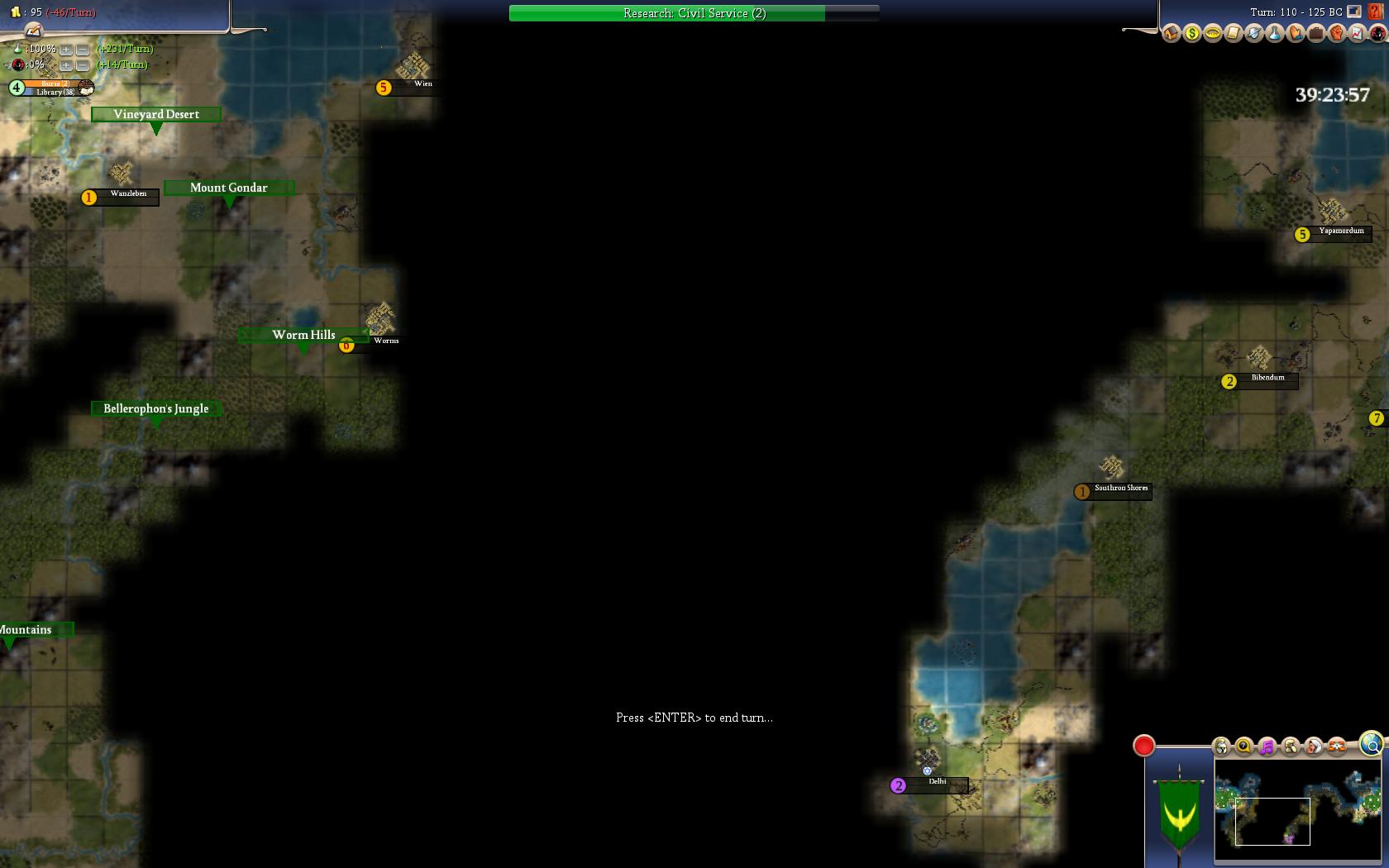This screenshot has width=1389, height=868.
Task: Click the Research: Civil Service progress bar
Action: (694, 13)
